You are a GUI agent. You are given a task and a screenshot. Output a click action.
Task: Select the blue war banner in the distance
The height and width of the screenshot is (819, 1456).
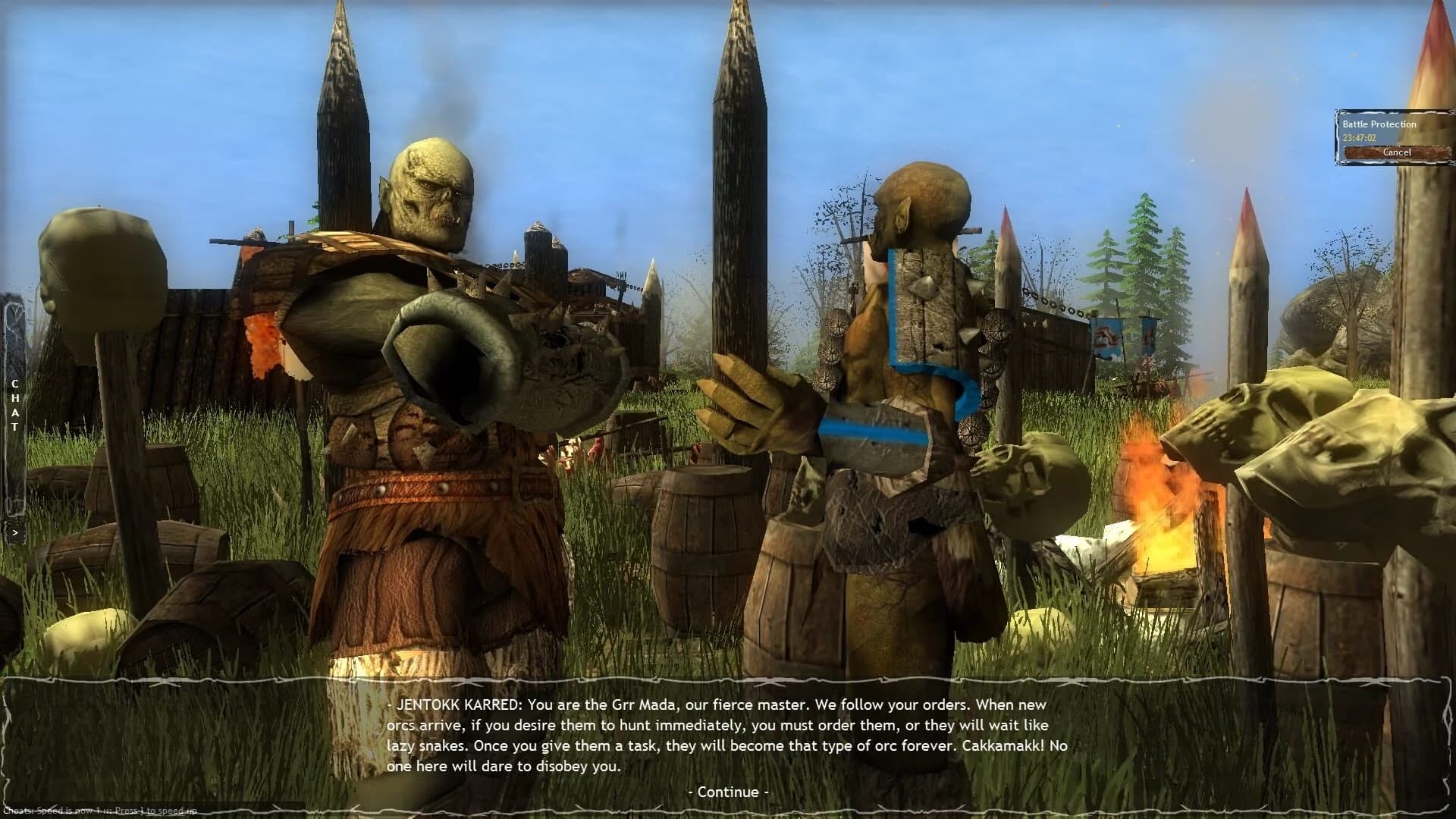[1107, 334]
